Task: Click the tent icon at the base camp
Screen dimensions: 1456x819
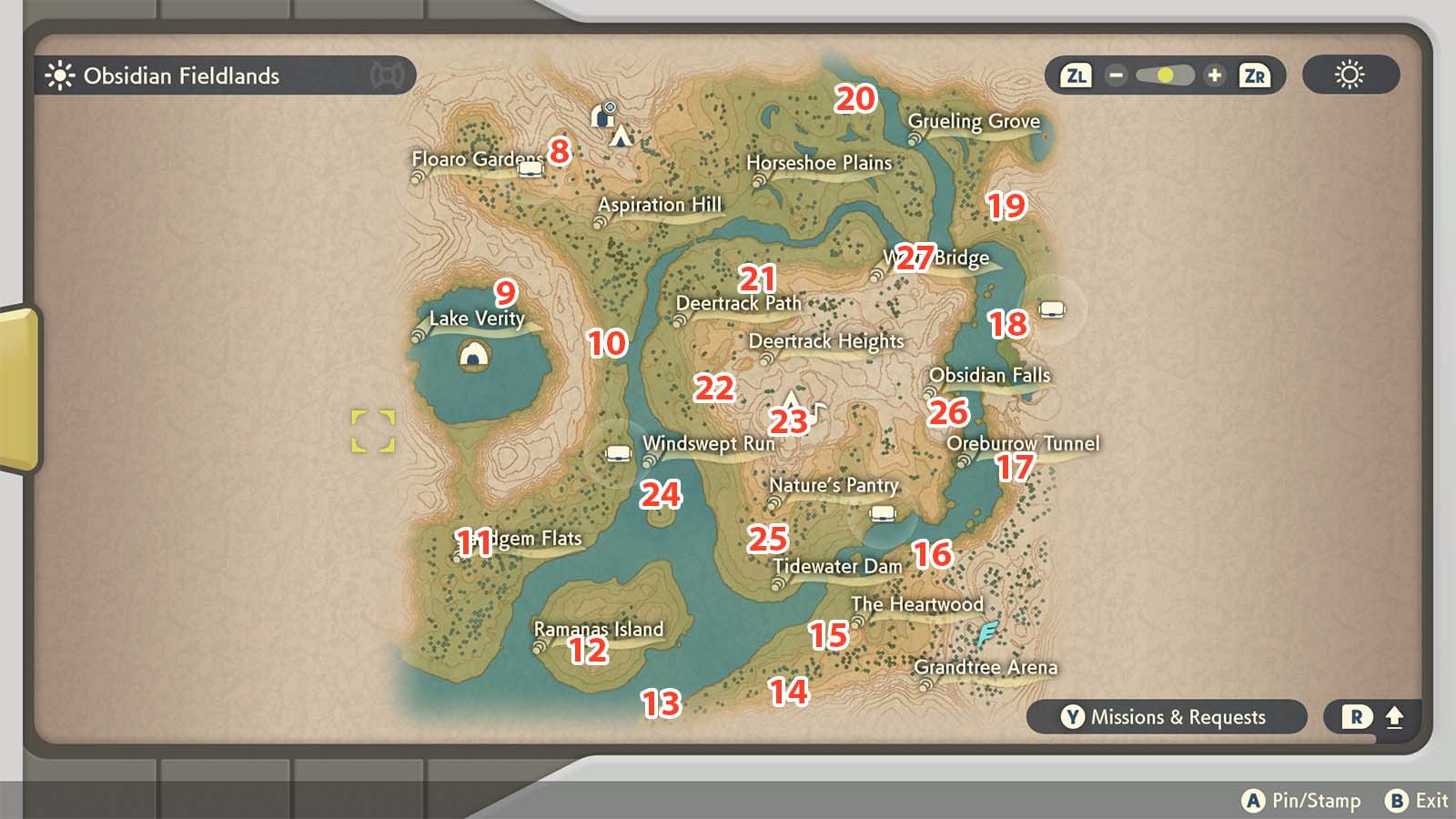Action: [x=621, y=137]
